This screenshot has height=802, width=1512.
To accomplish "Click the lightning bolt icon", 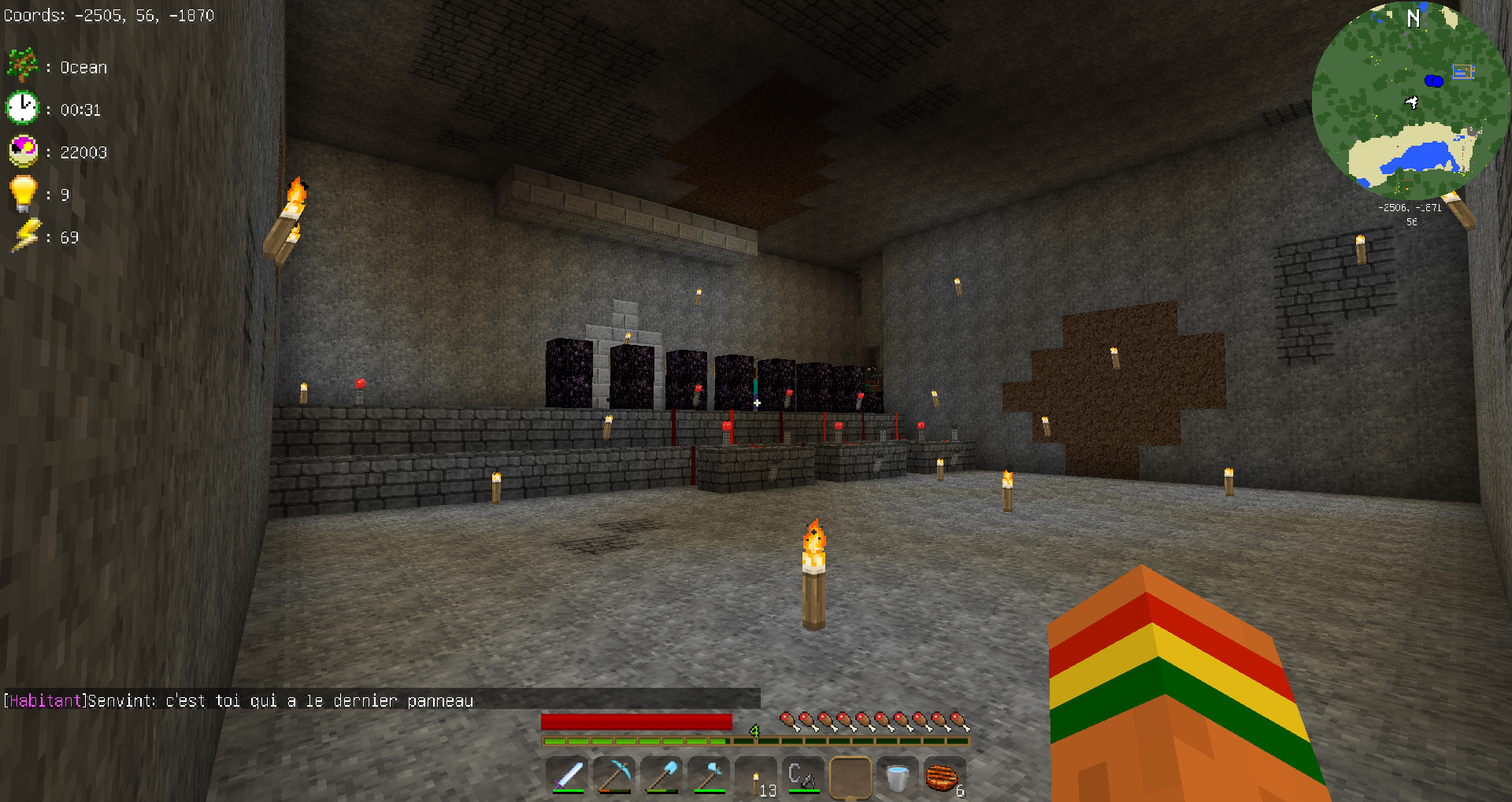I will [x=24, y=236].
